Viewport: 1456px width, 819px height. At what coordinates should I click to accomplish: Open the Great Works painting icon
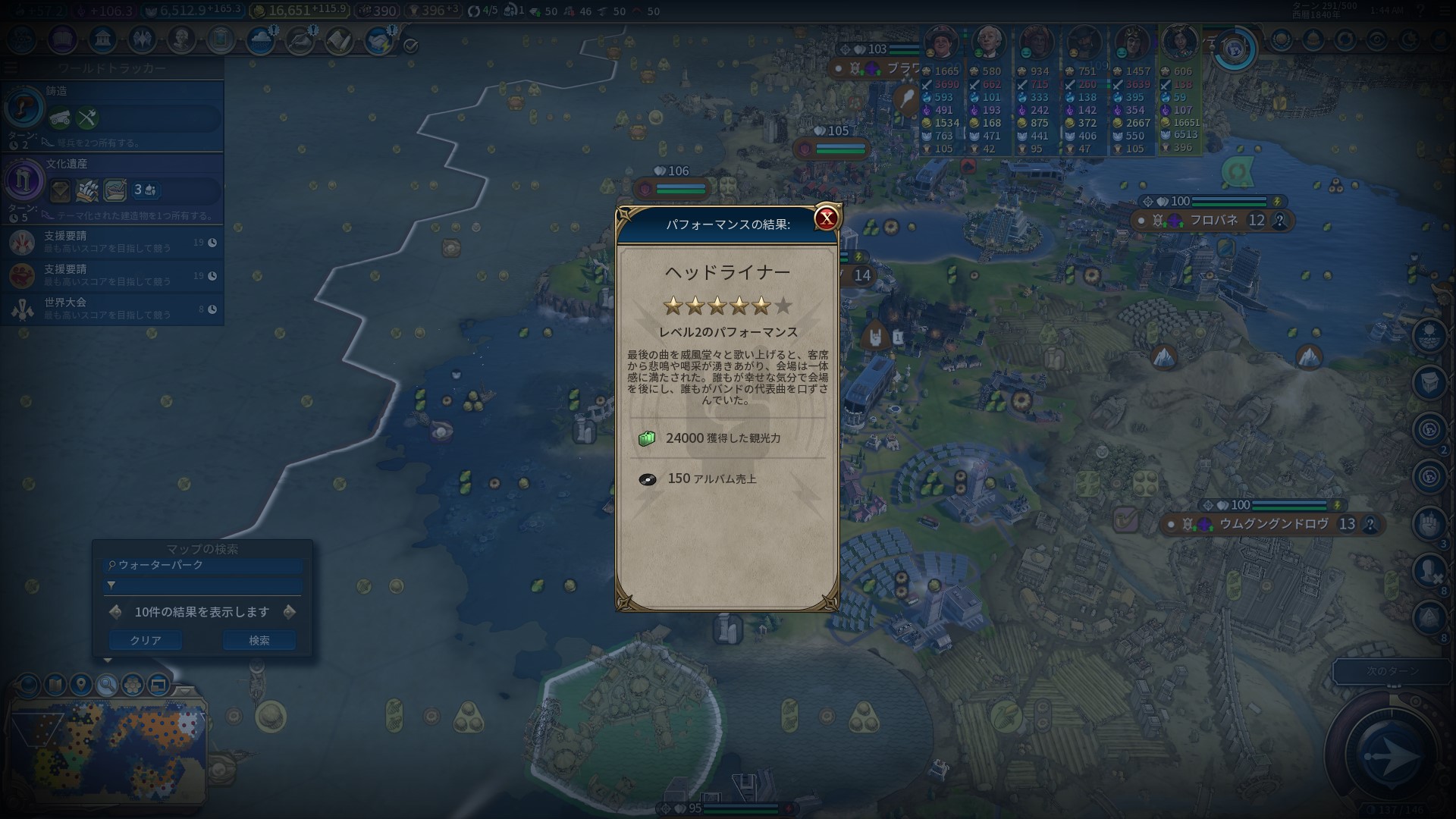tap(221, 39)
